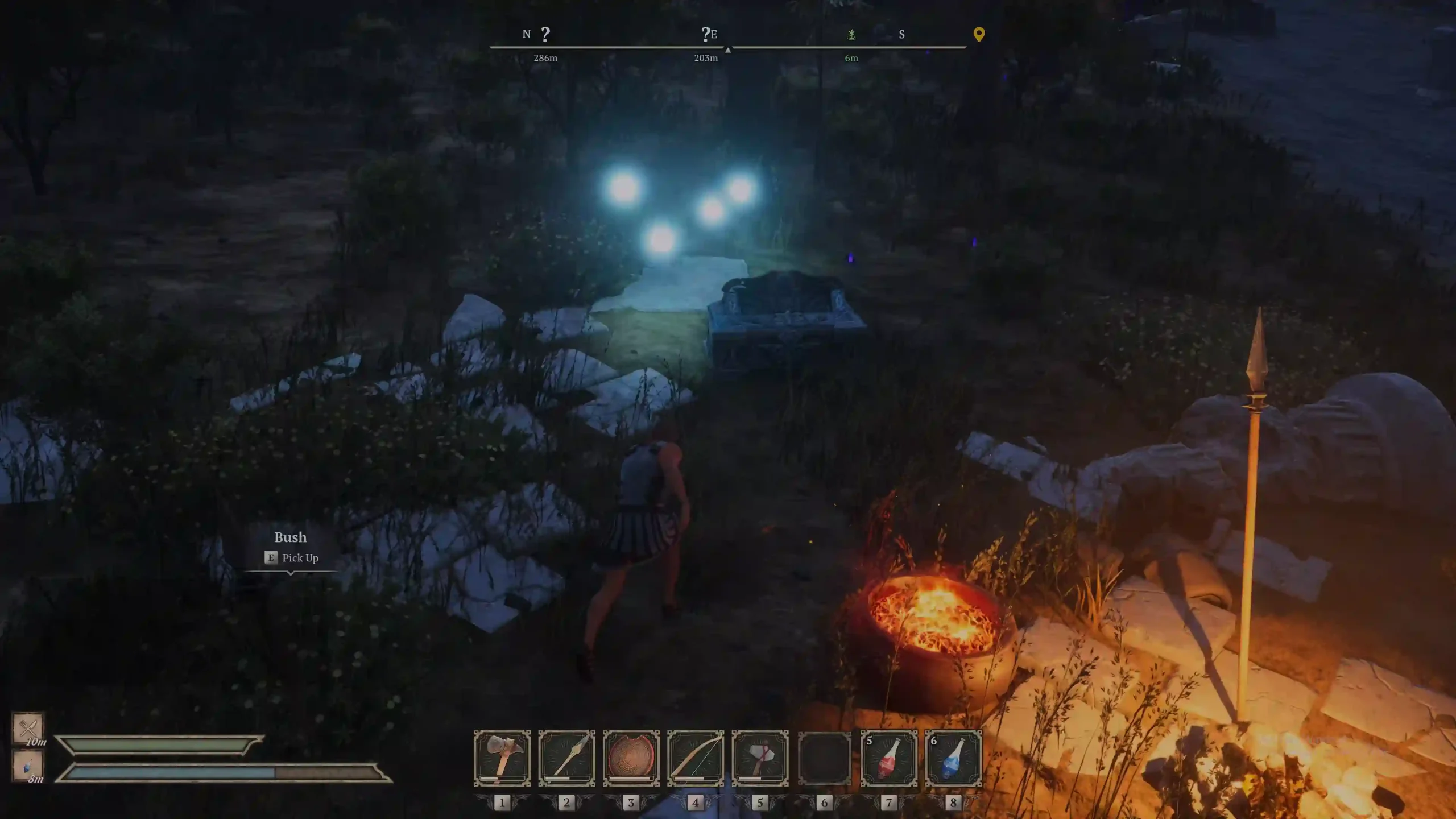Pick the stone hammer with red binding
1456x819 pixels.
click(760, 758)
